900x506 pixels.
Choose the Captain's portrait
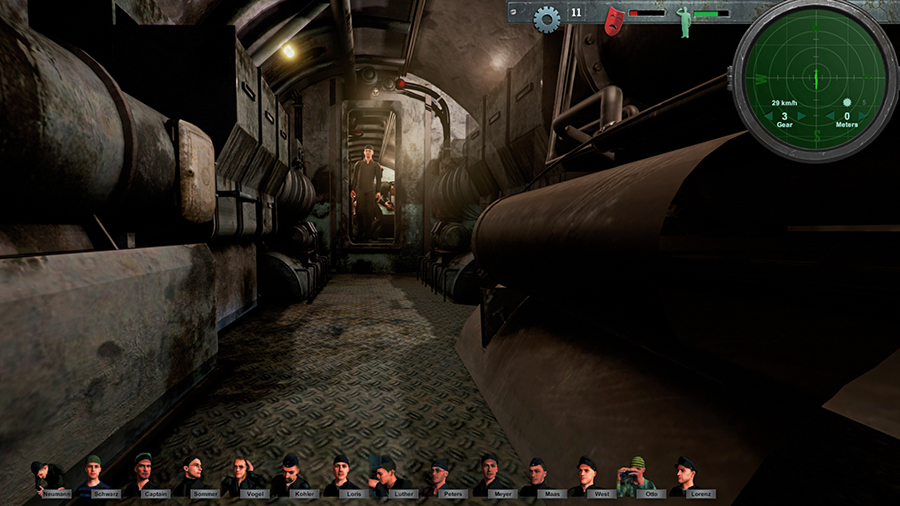pyautogui.click(x=144, y=476)
